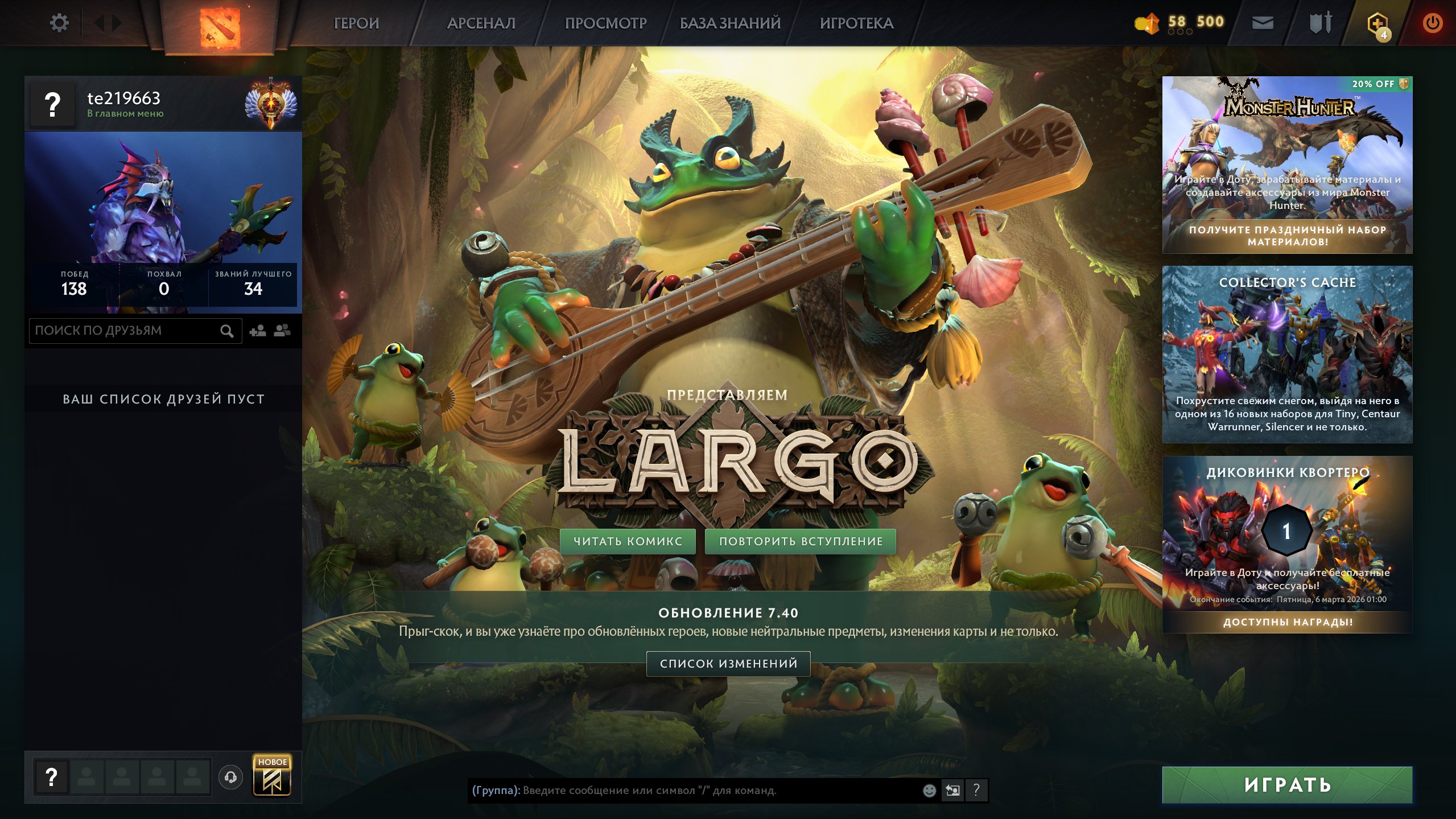1456x819 pixels.
Task: Open СПИСОК ИЗМЕНЕНИЙ for update 7.40
Action: click(727, 664)
